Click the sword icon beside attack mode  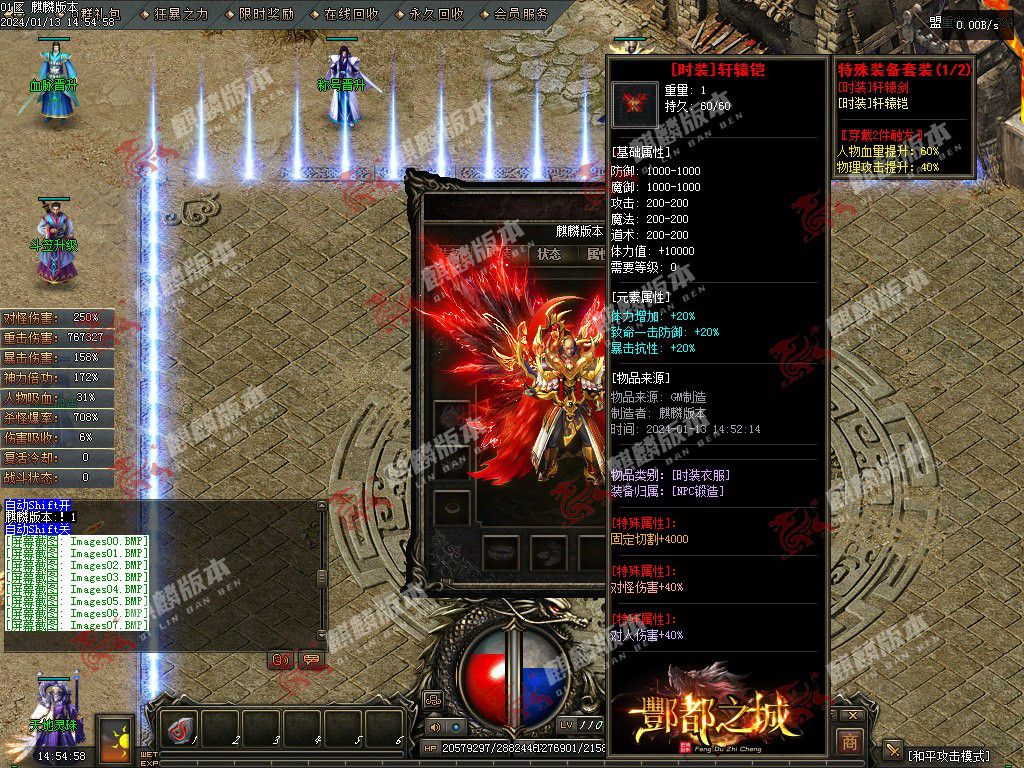(x=893, y=752)
